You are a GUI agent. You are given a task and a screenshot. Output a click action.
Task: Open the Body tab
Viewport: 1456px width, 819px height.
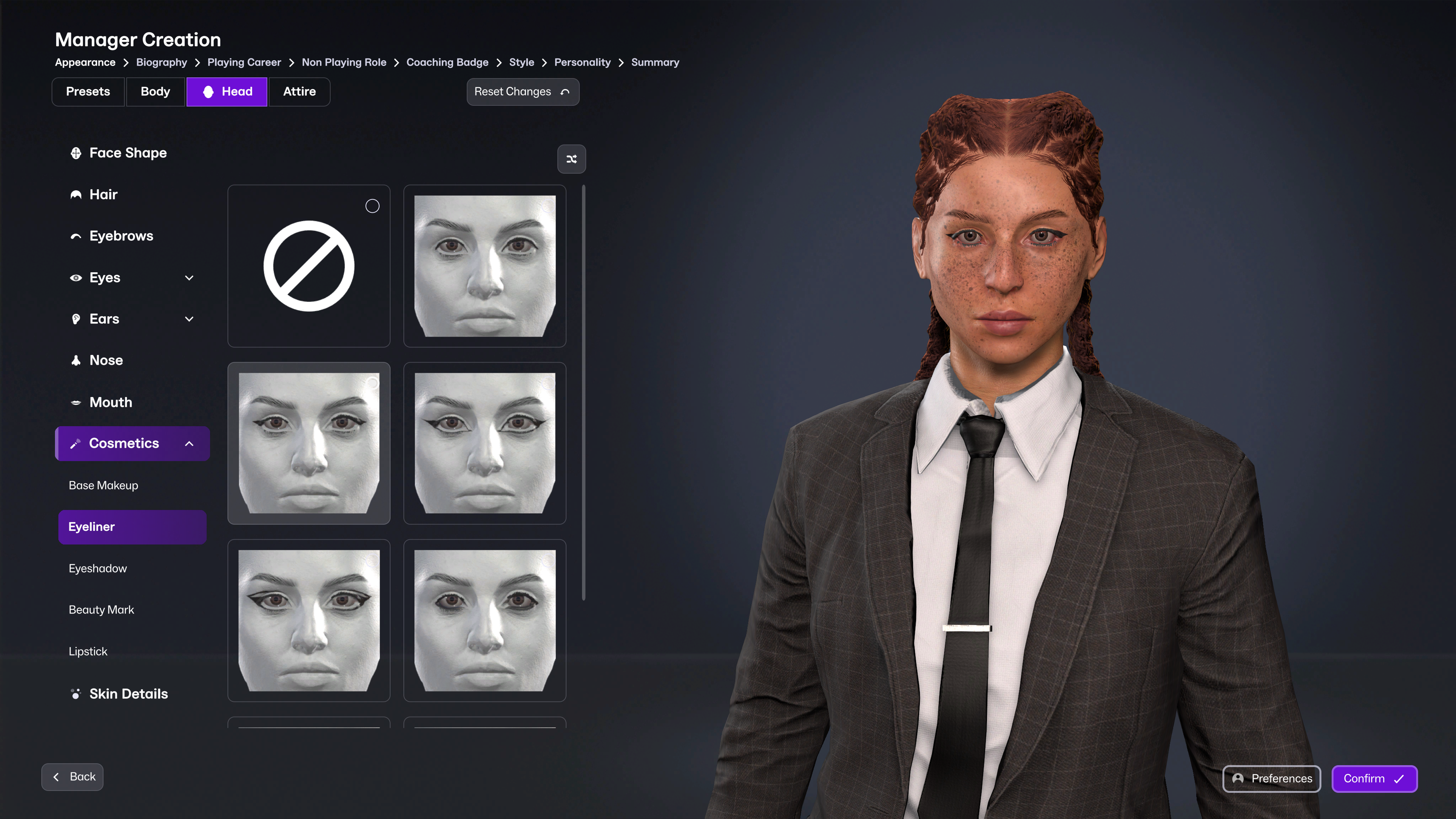click(x=155, y=91)
